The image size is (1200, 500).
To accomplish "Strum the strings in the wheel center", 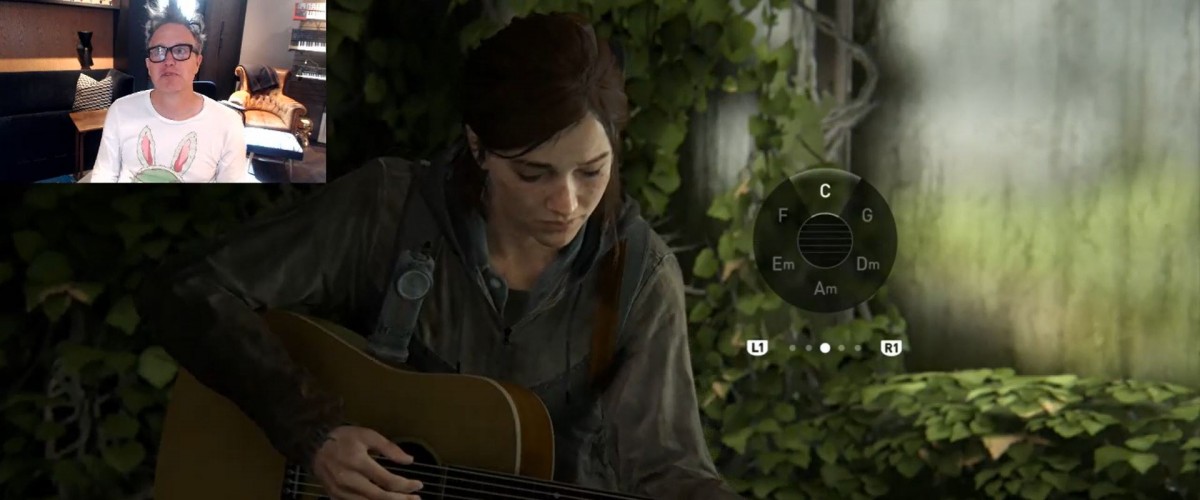I will click(x=825, y=240).
